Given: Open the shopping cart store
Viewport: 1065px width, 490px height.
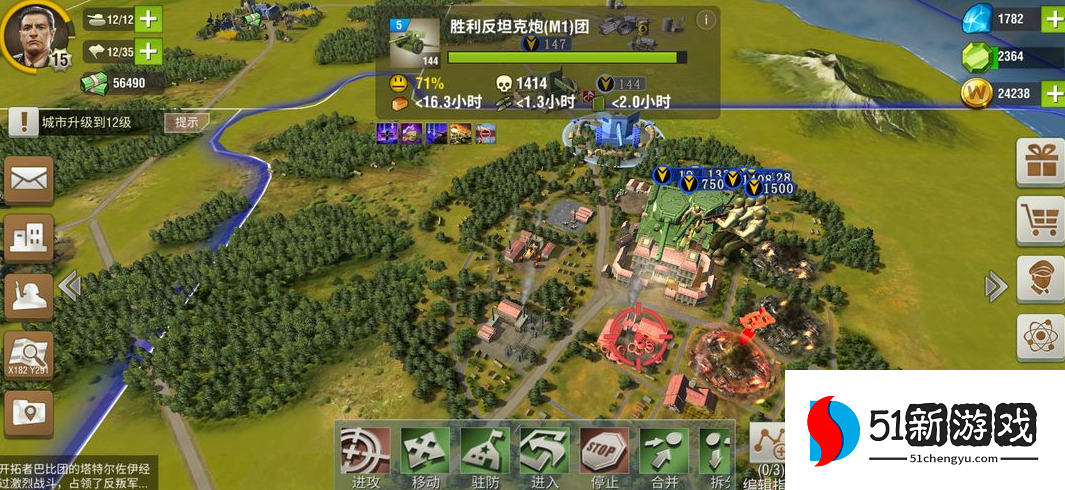Looking at the screenshot, I should tap(1040, 221).
